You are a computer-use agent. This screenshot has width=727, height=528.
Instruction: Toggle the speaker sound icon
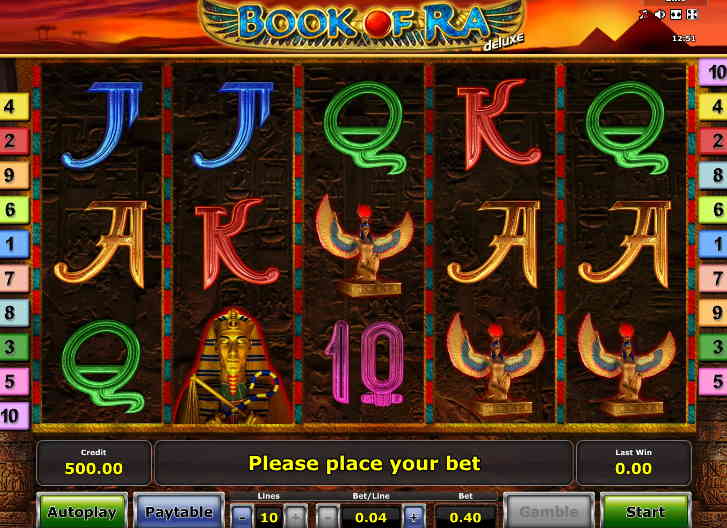660,15
